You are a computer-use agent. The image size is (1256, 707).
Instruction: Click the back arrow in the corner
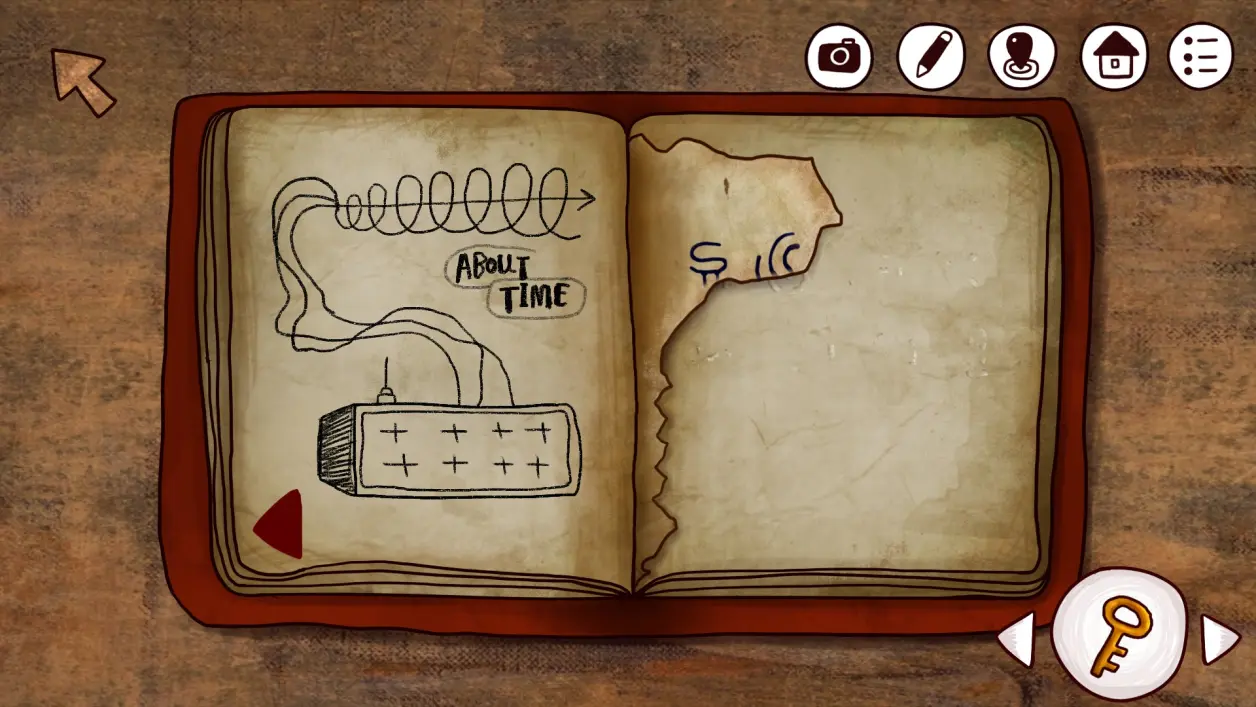pos(83,80)
